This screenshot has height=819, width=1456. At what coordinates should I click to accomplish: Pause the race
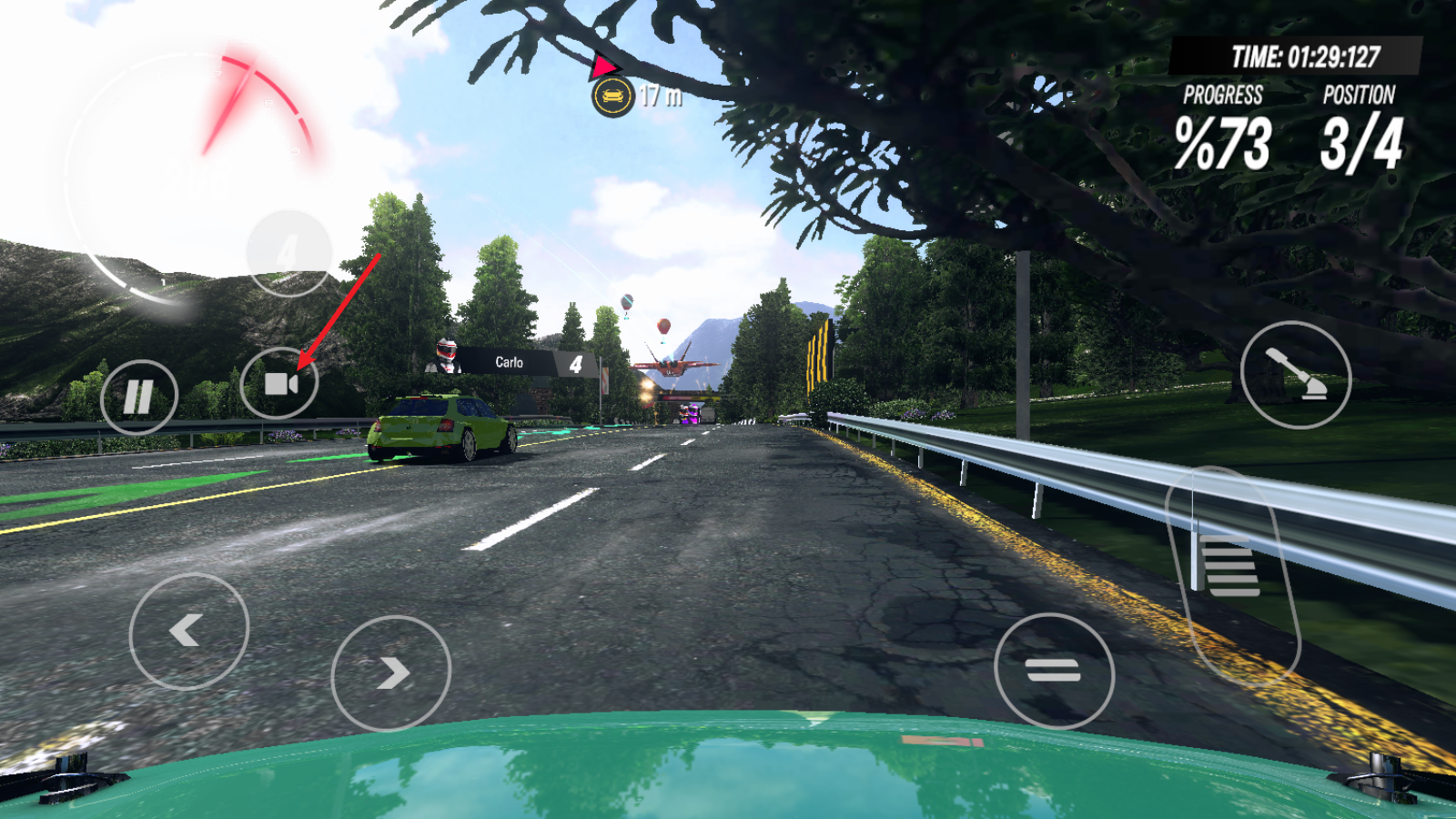[x=138, y=397]
